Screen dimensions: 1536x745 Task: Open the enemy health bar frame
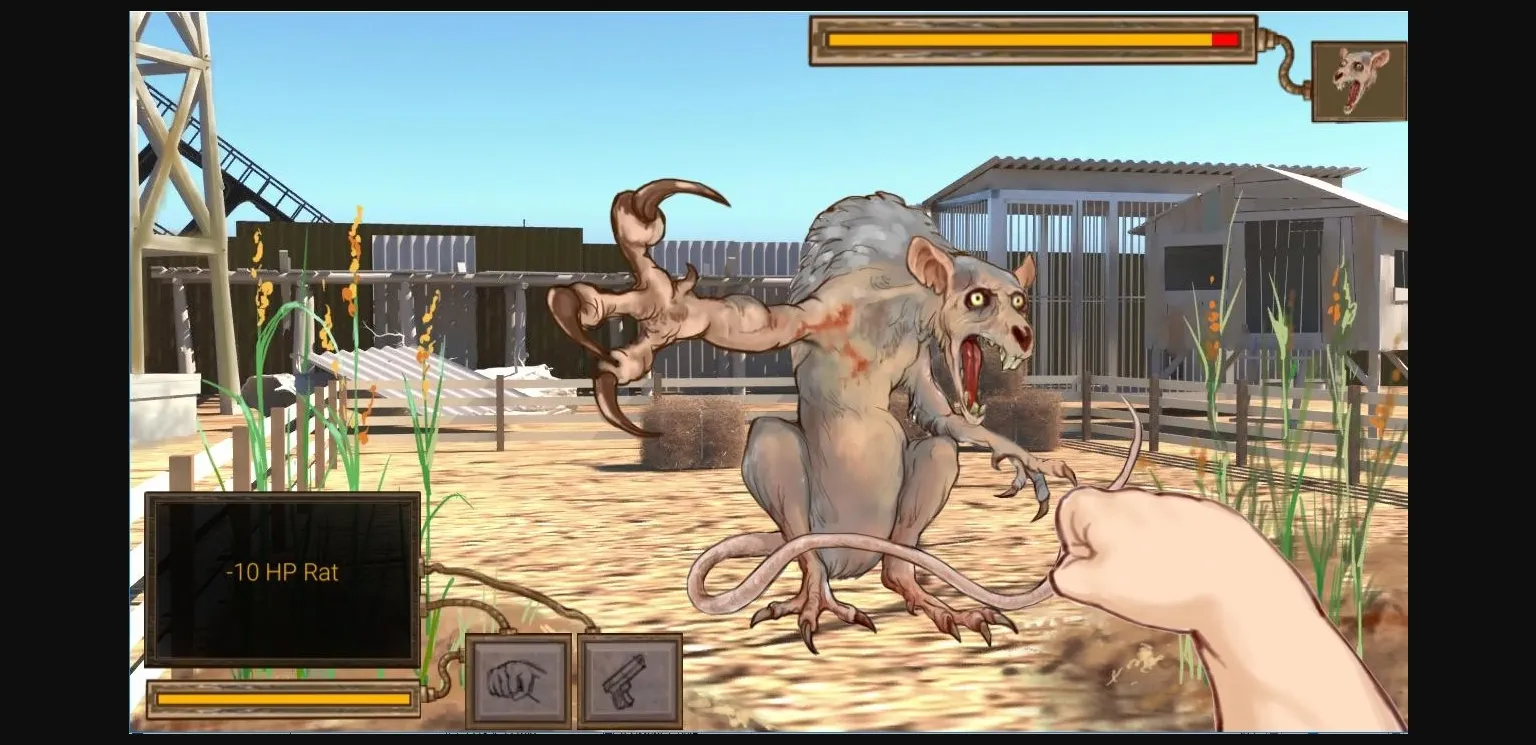point(1032,38)
